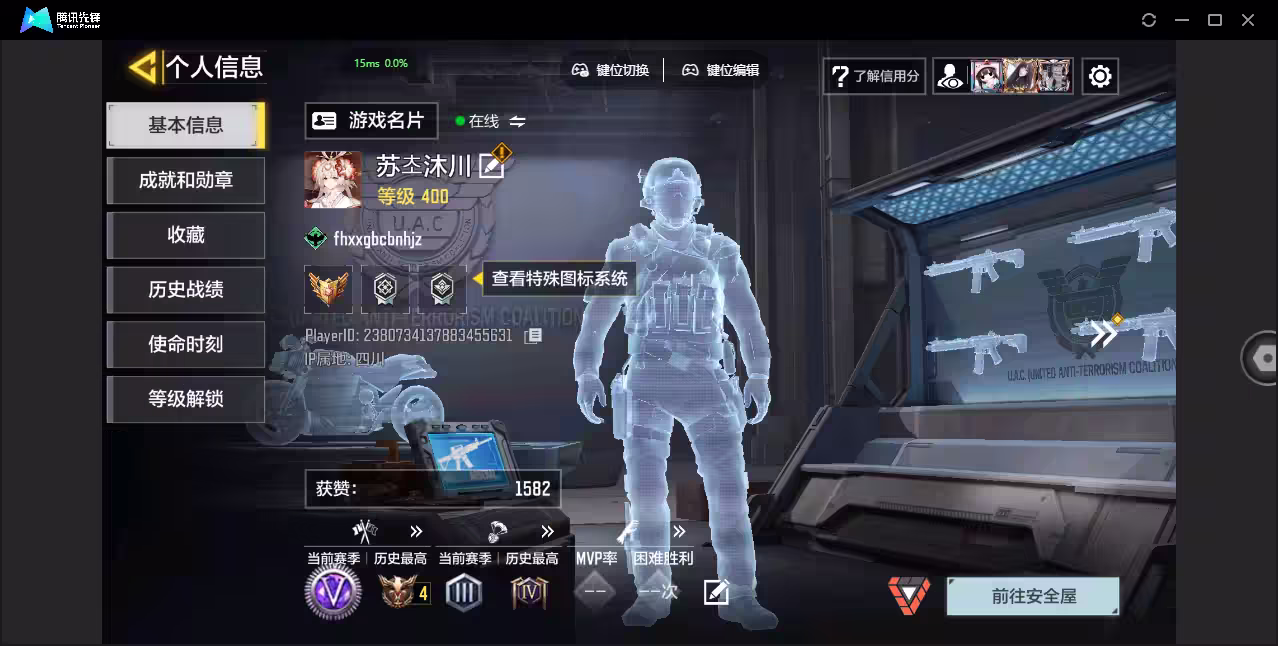Screen dimensions: 1278x646
Task: Open the 使命时刻 tab
Action: click(186, 345)
